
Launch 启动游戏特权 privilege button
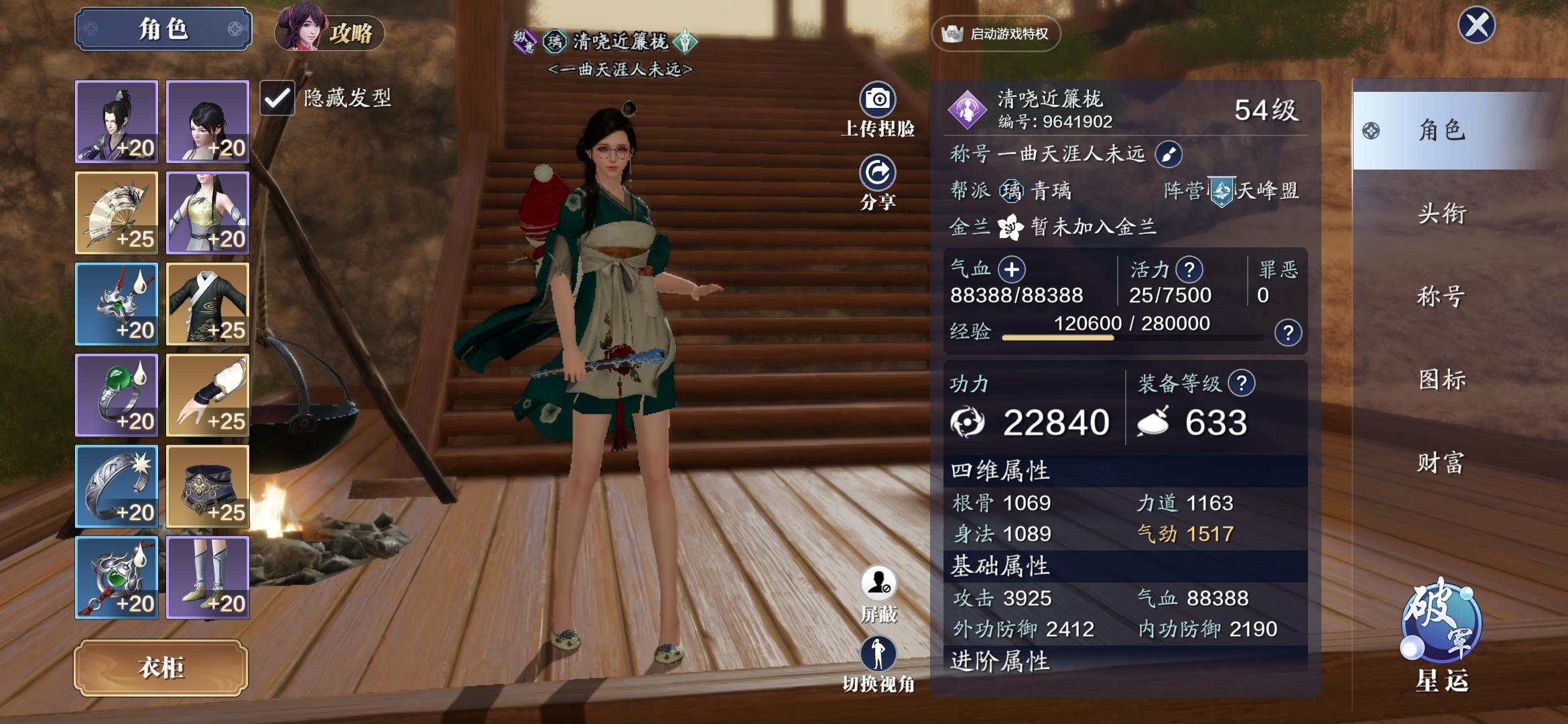point(996,34)
